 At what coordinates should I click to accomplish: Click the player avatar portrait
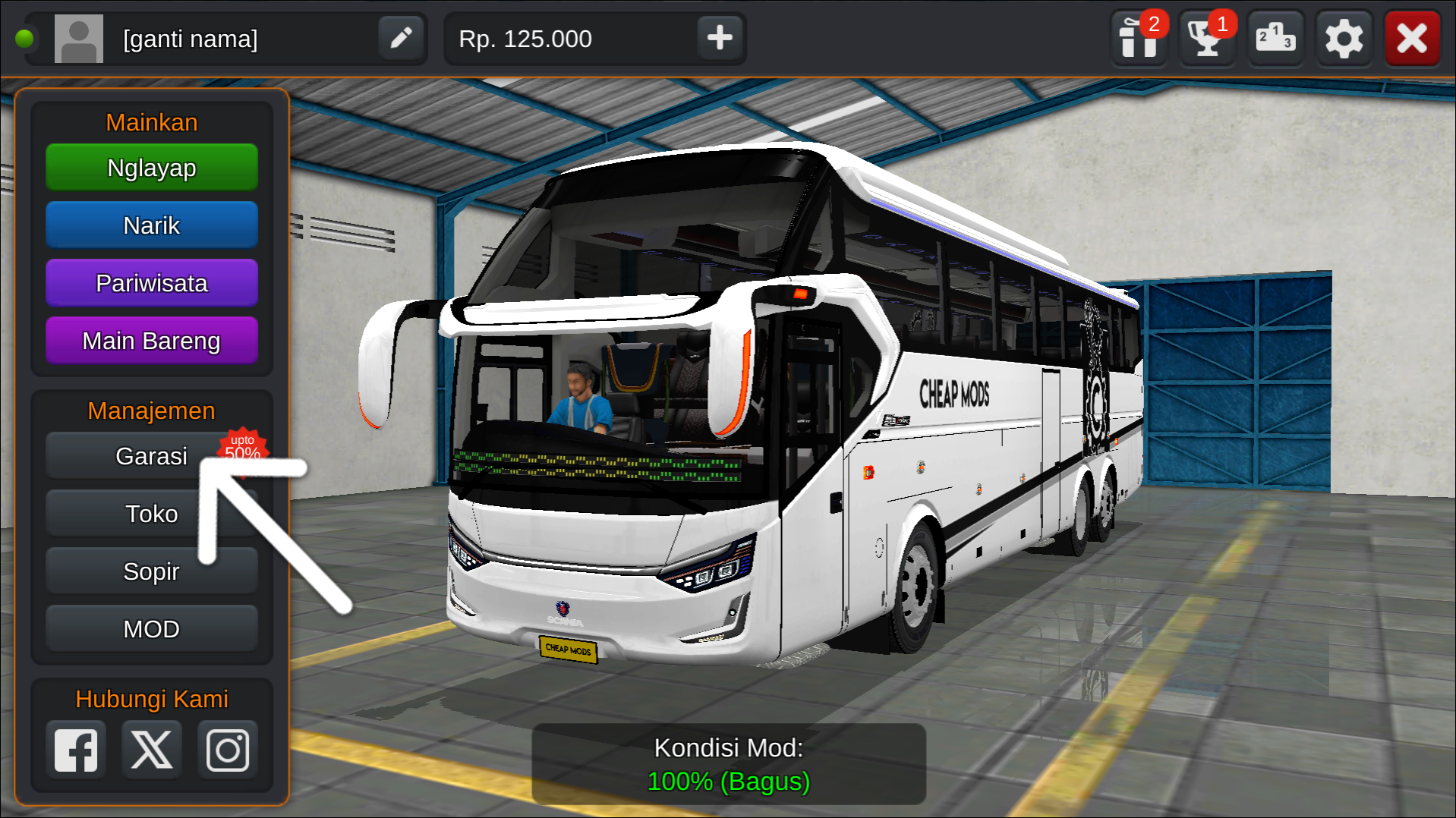[78, 38]
